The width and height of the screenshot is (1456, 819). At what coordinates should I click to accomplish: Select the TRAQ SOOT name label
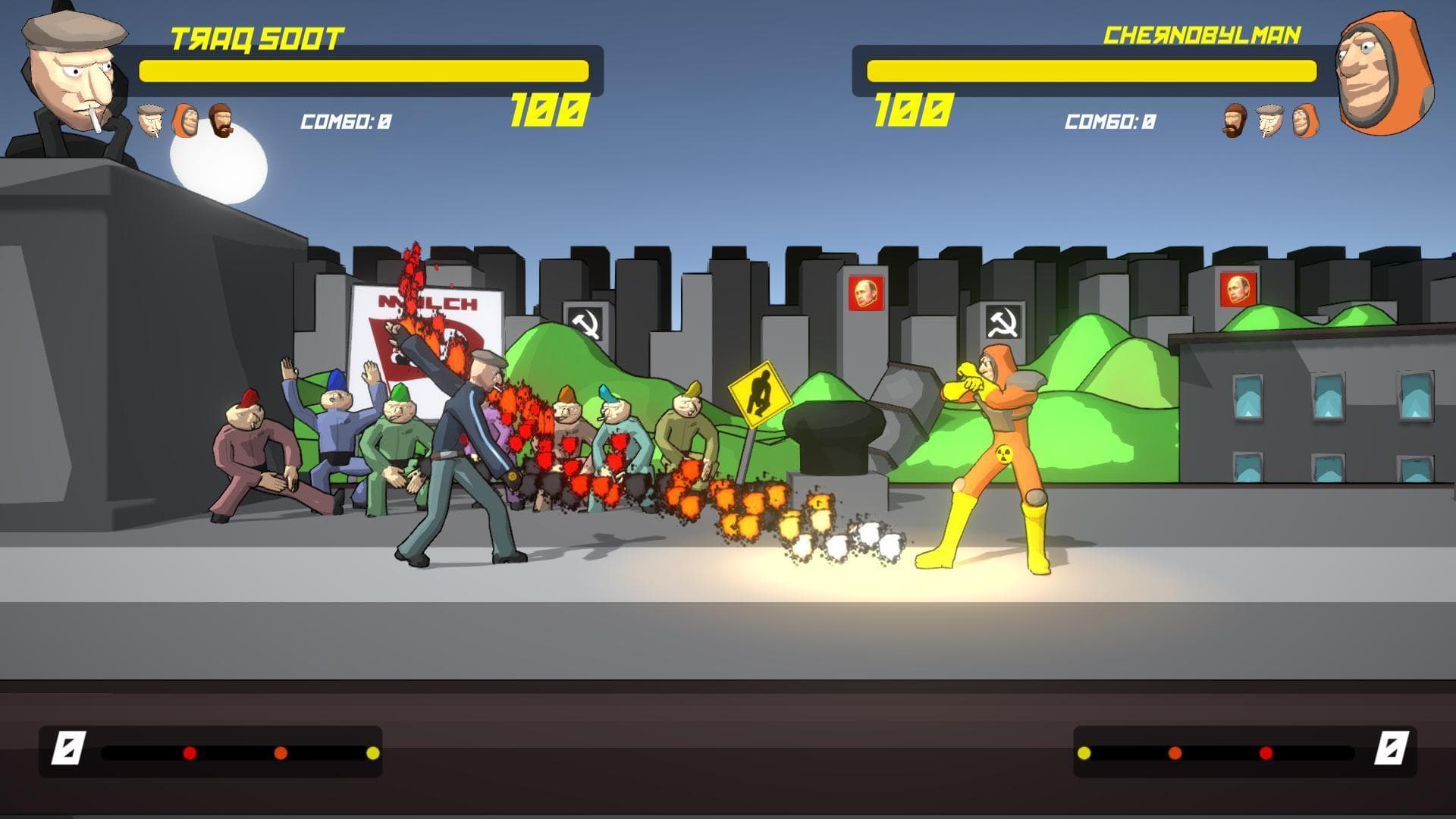[x=258, y=36]
